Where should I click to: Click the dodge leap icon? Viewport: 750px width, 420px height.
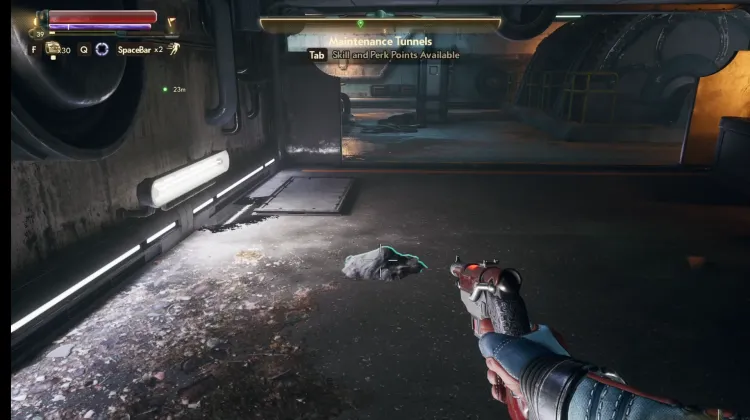tap(173, 48)
